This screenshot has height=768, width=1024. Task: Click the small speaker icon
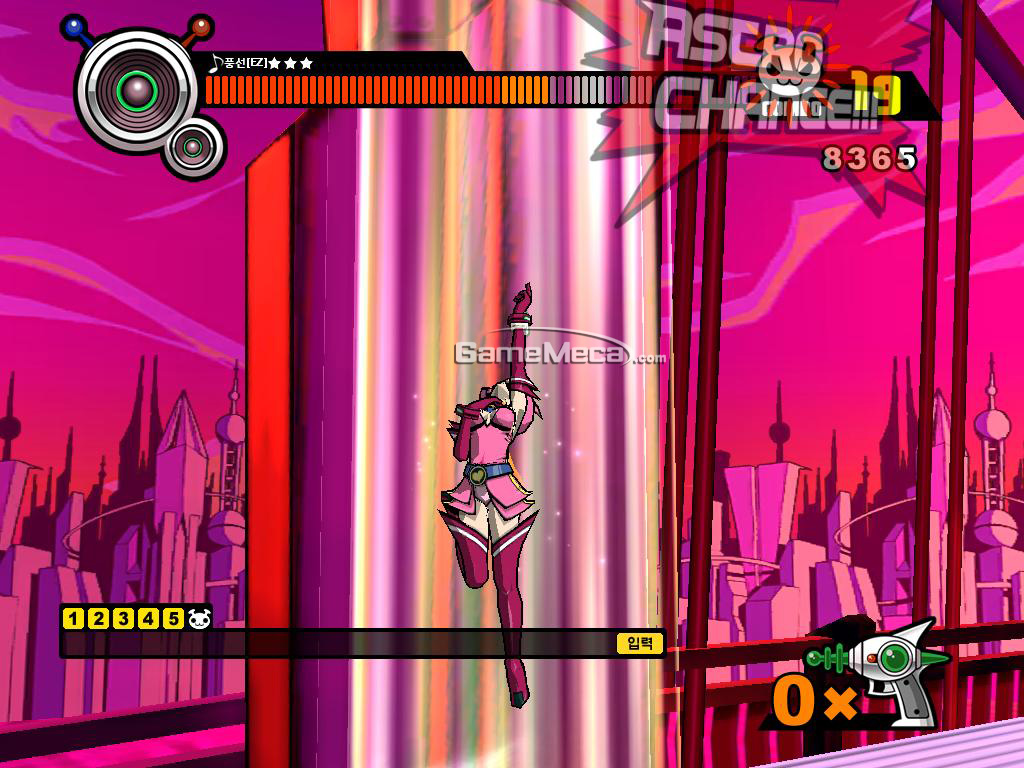[x=194, y=149]
